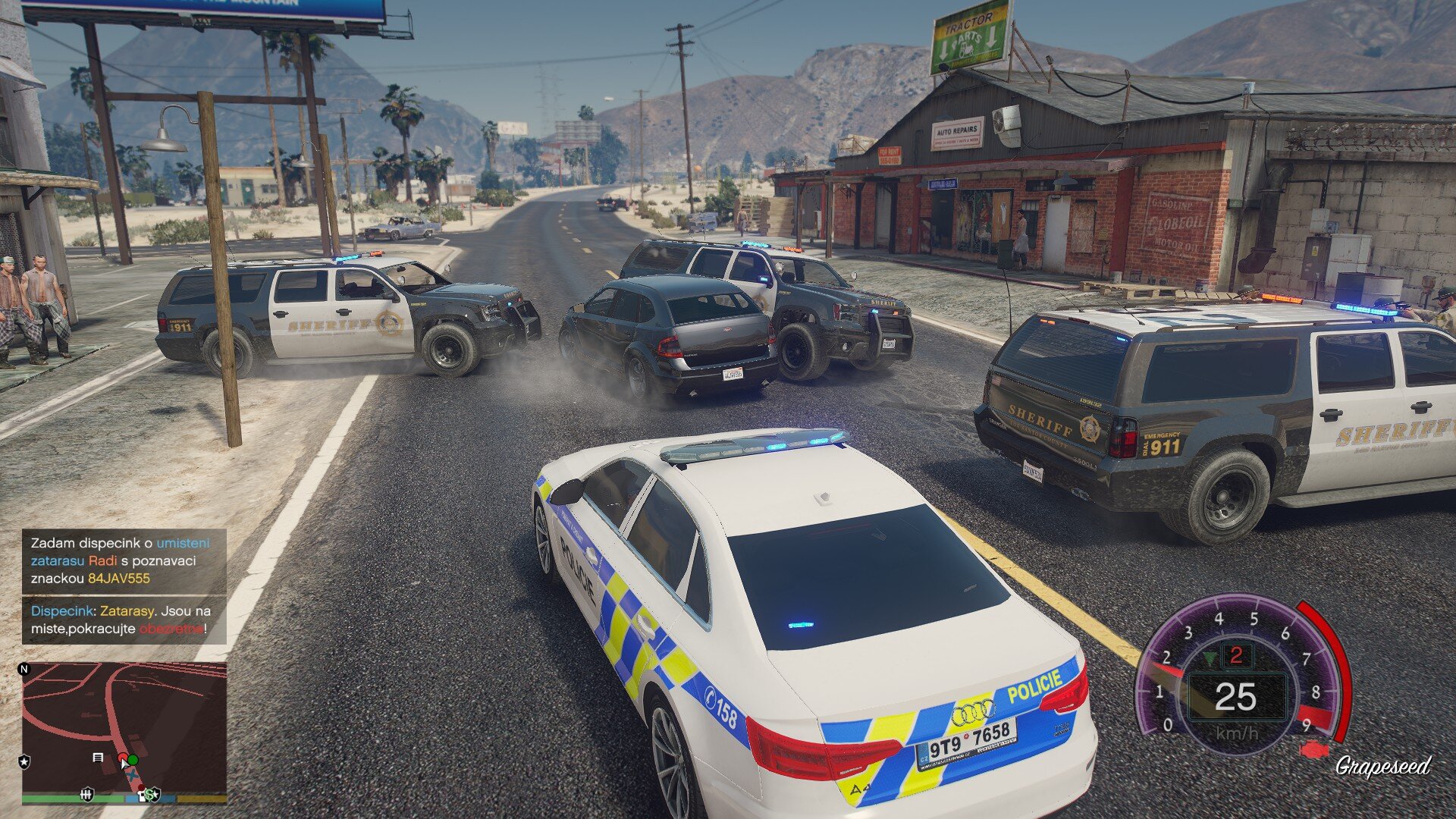The image size is (1456, 819).
Task: Click the red engine warning icon
Action: (1315, 751)
